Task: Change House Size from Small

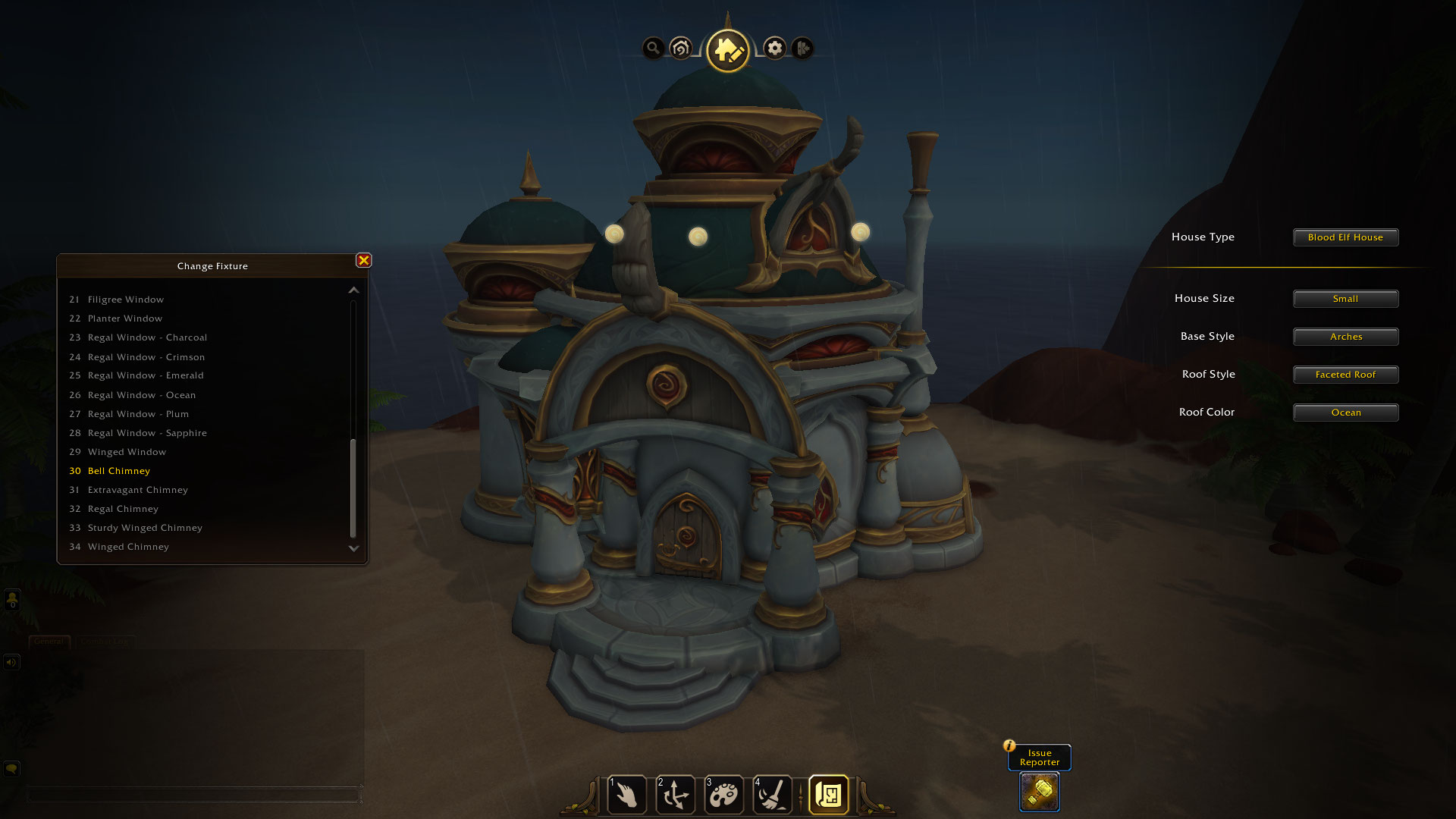Action: (x=1345, y=299)
